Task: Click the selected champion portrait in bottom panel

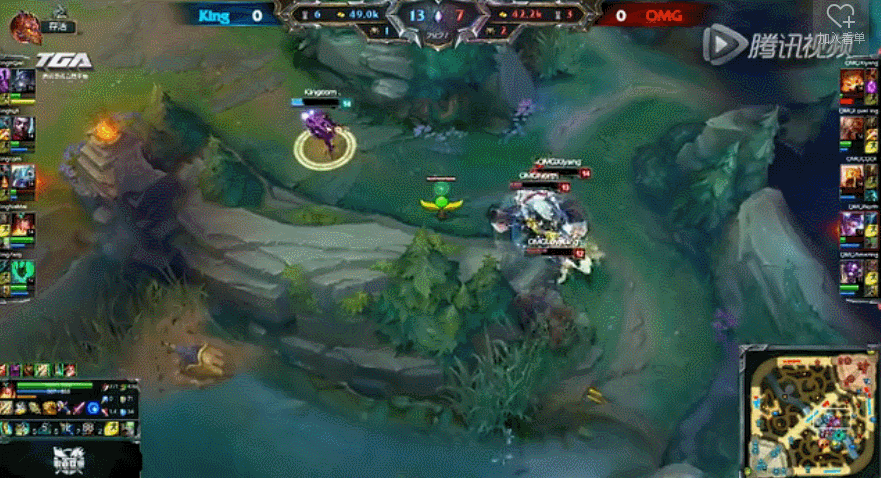Action: (8, 390)
